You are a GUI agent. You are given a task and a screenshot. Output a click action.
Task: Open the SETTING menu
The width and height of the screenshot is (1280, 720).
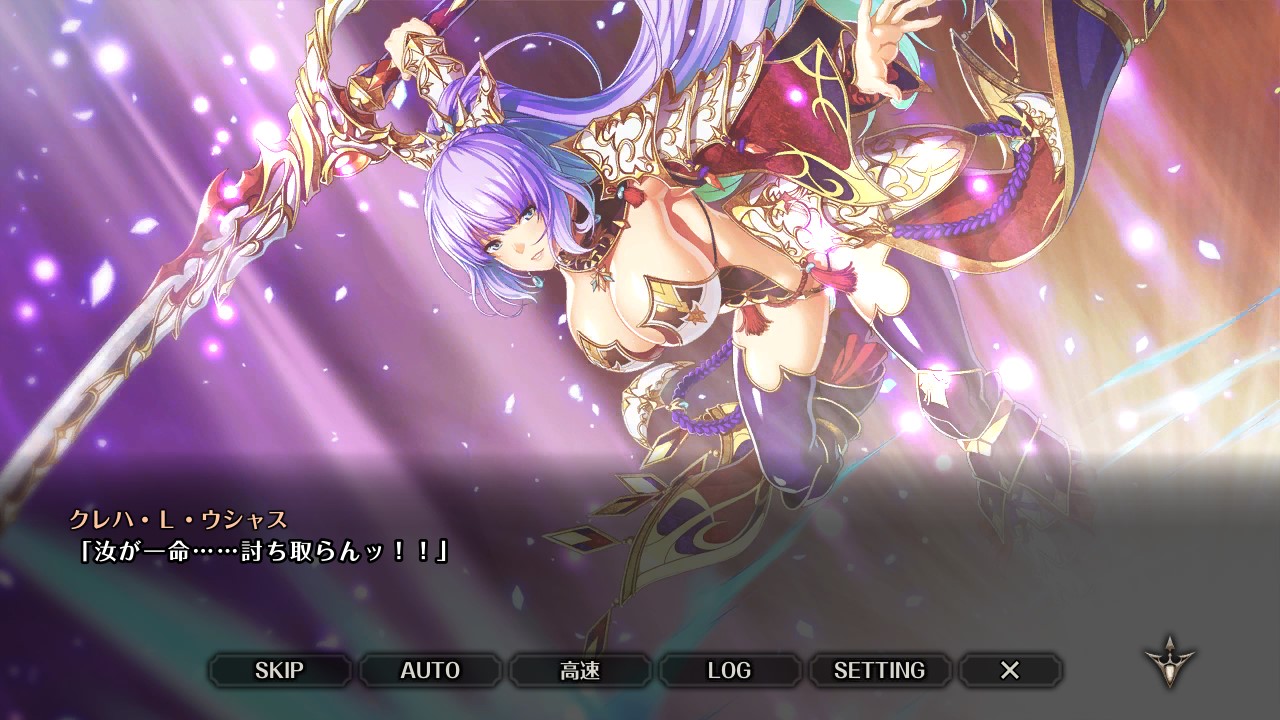coord(879,670)
